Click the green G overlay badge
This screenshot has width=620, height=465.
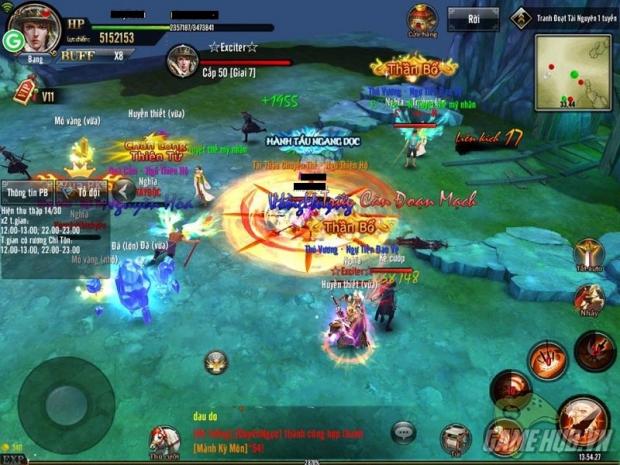[x=14, y=41]
